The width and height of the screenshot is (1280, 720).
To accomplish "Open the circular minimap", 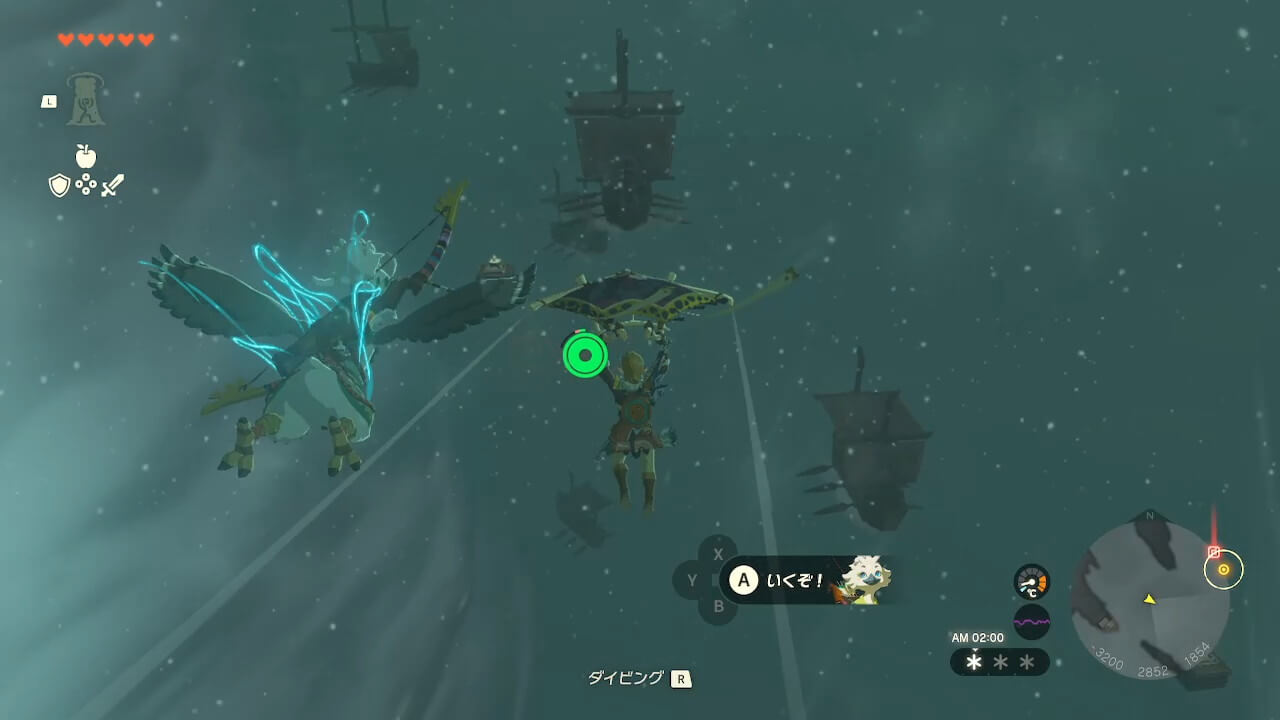I will point(1148,599).
